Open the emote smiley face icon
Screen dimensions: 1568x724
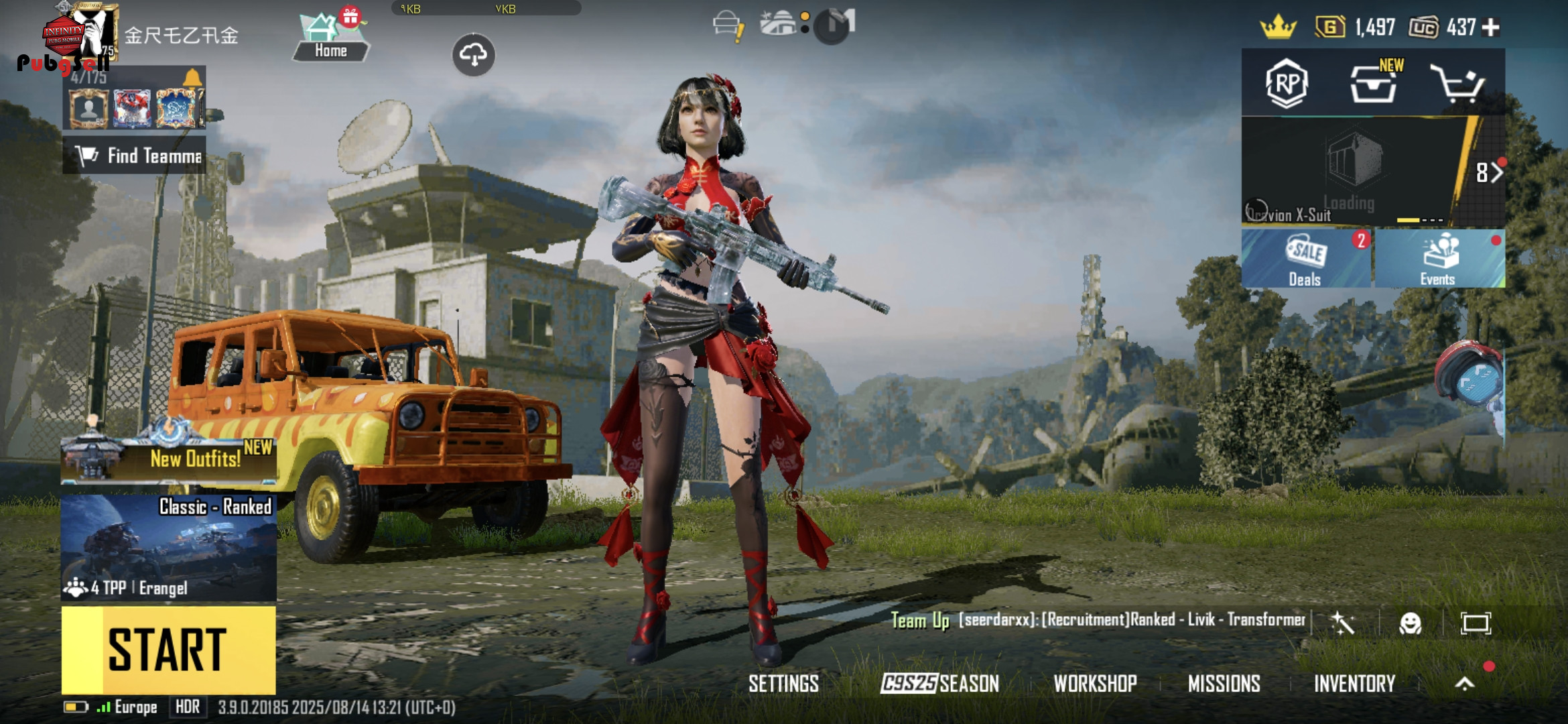click(1411, 623)
